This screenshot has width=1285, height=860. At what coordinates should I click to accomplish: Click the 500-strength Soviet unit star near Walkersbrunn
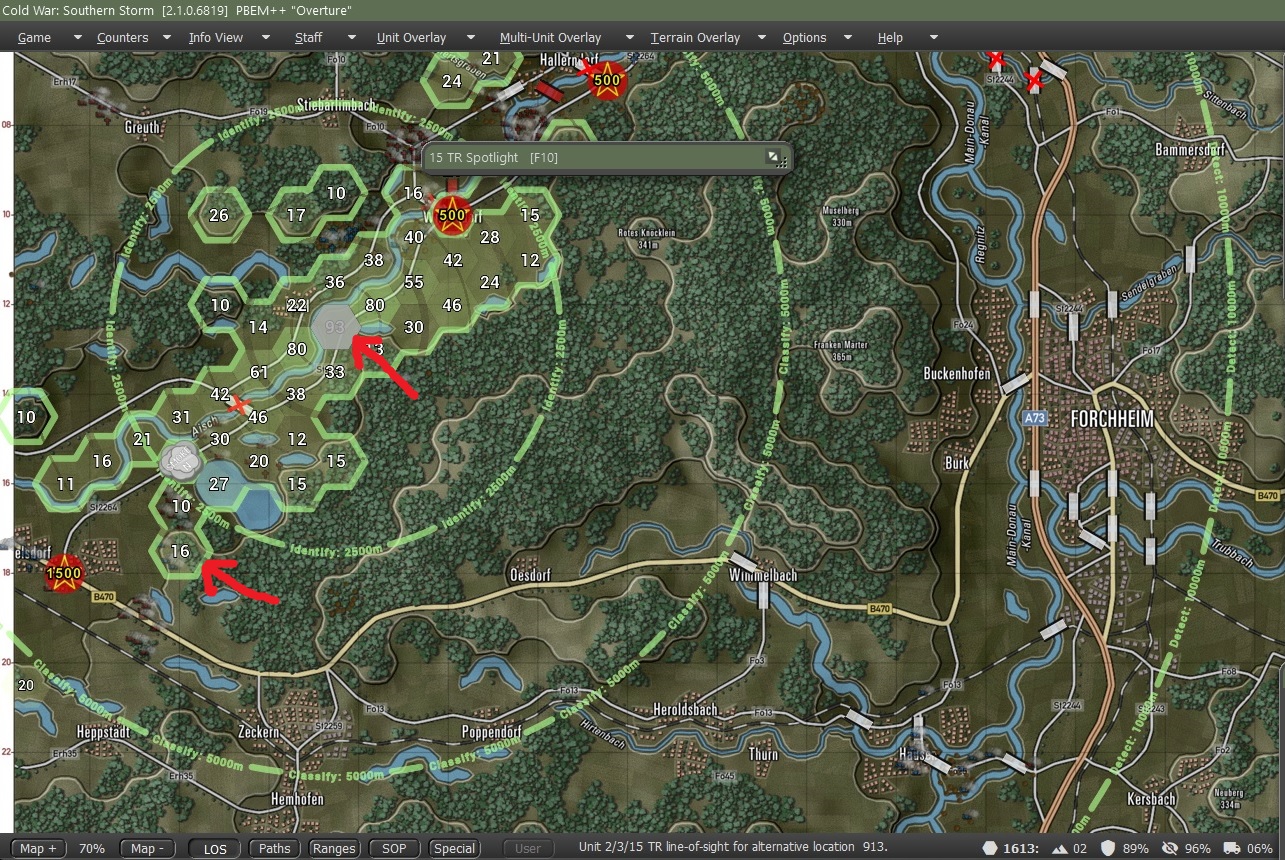(451, 215)
